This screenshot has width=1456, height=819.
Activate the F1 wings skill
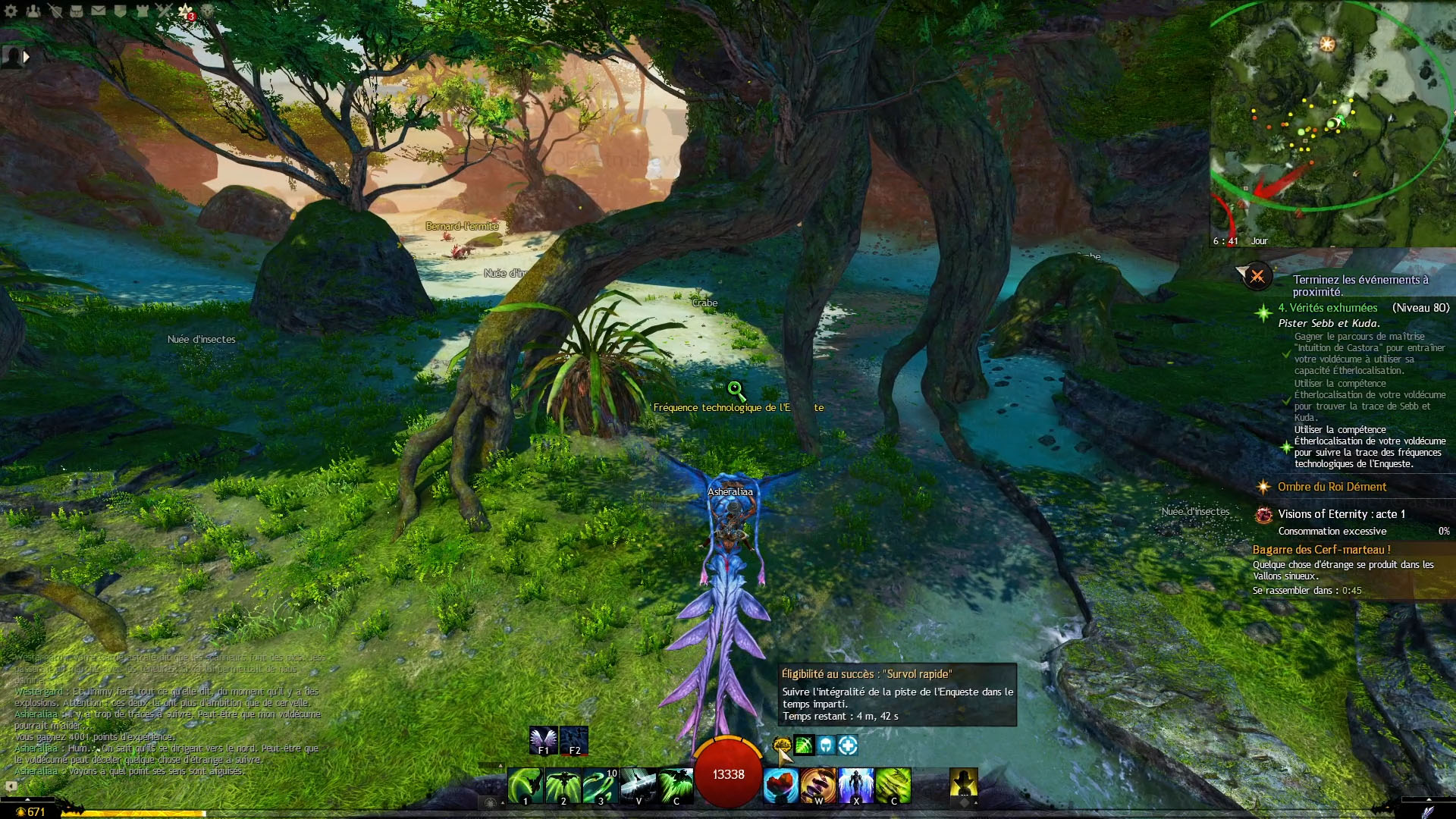[543, 740]
